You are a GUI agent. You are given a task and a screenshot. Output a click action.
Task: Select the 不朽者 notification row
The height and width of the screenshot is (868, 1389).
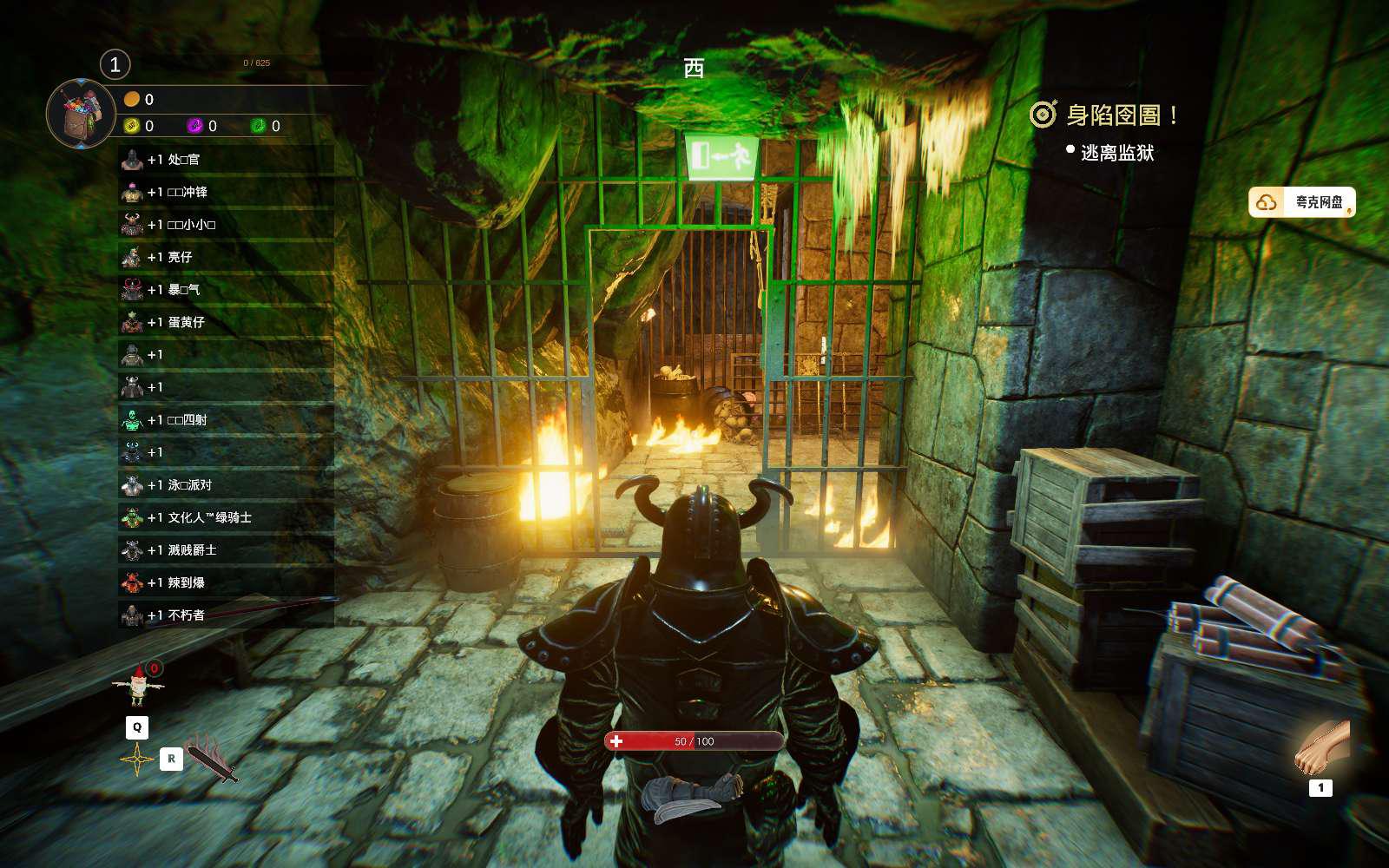pyautogui.click(x=226, y=615)
